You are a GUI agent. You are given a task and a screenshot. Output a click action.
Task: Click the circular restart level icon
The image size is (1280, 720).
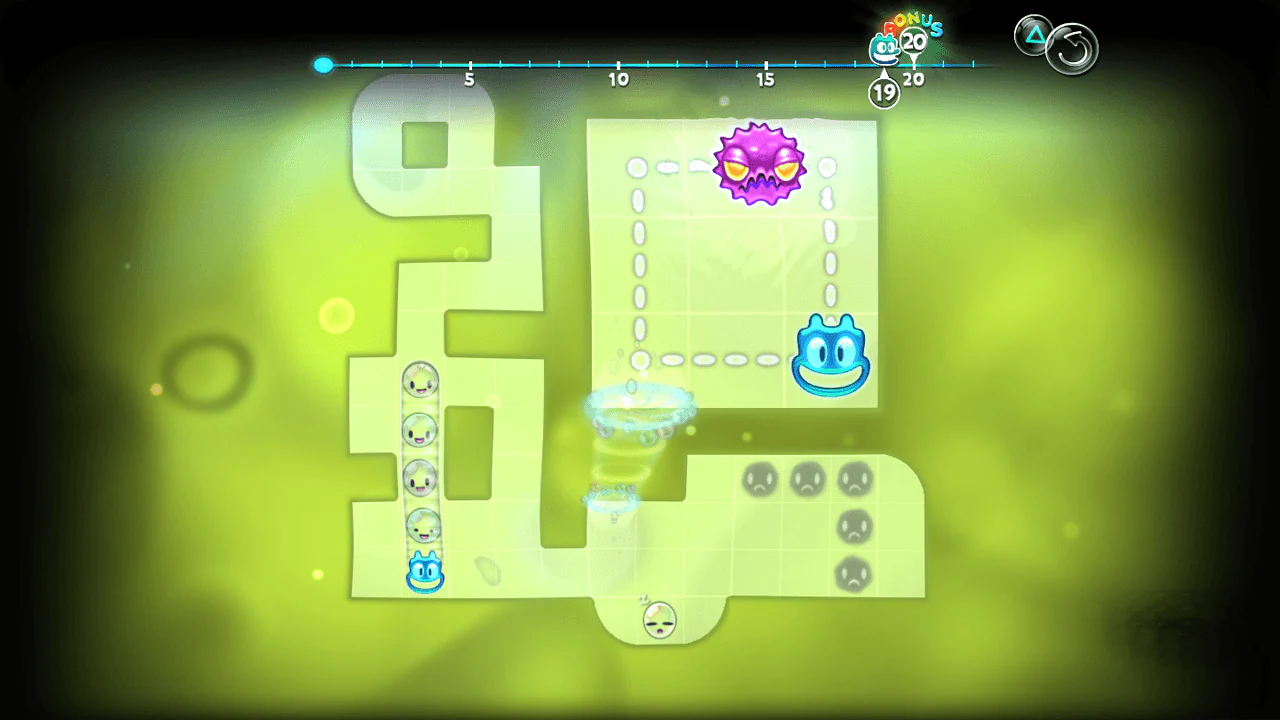[1071, 48]
